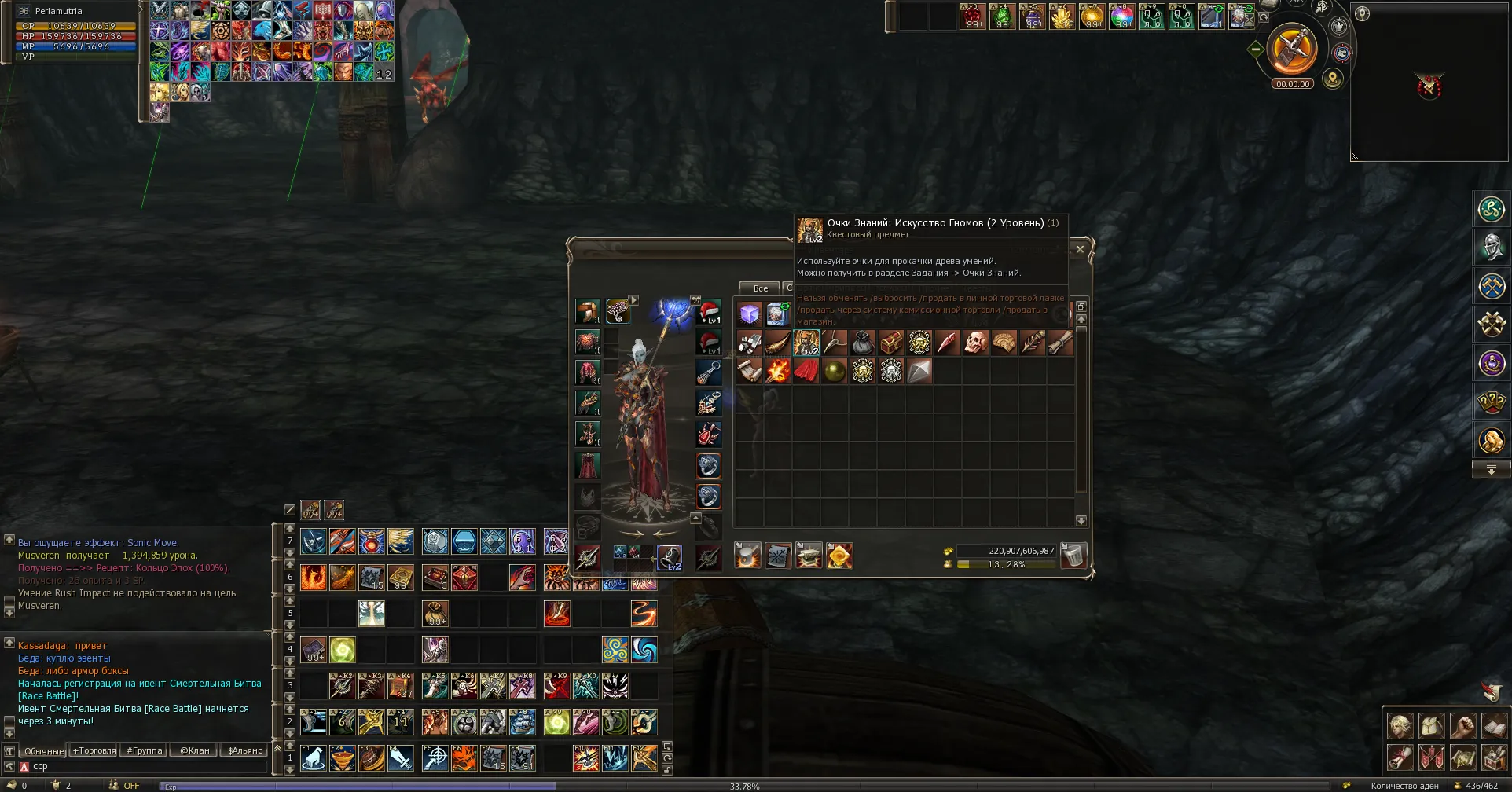Click the inventory trash can button
1512x792 pixels.
[x=1073, y=555]
